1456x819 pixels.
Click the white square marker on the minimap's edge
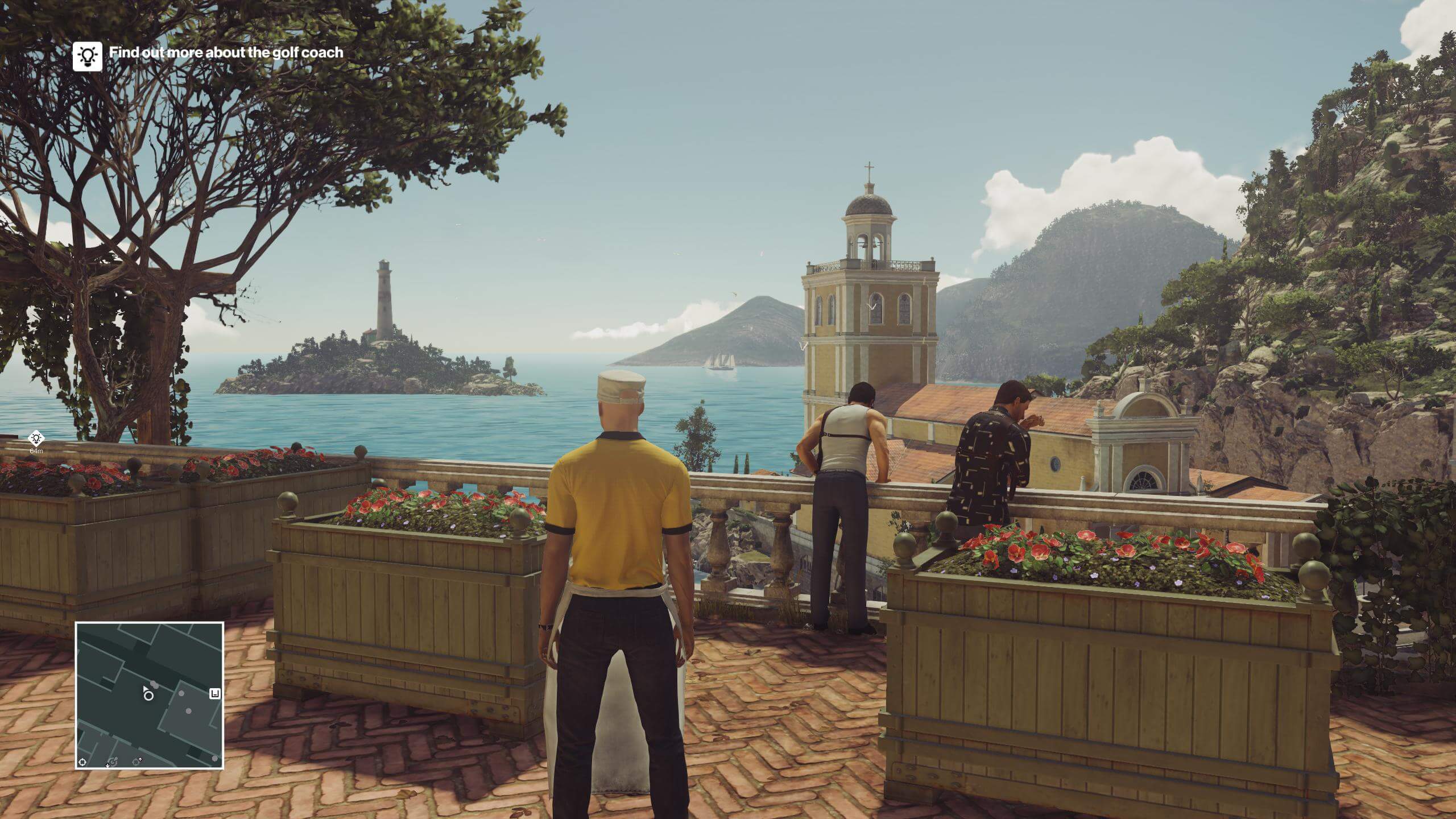coord(215,693)
